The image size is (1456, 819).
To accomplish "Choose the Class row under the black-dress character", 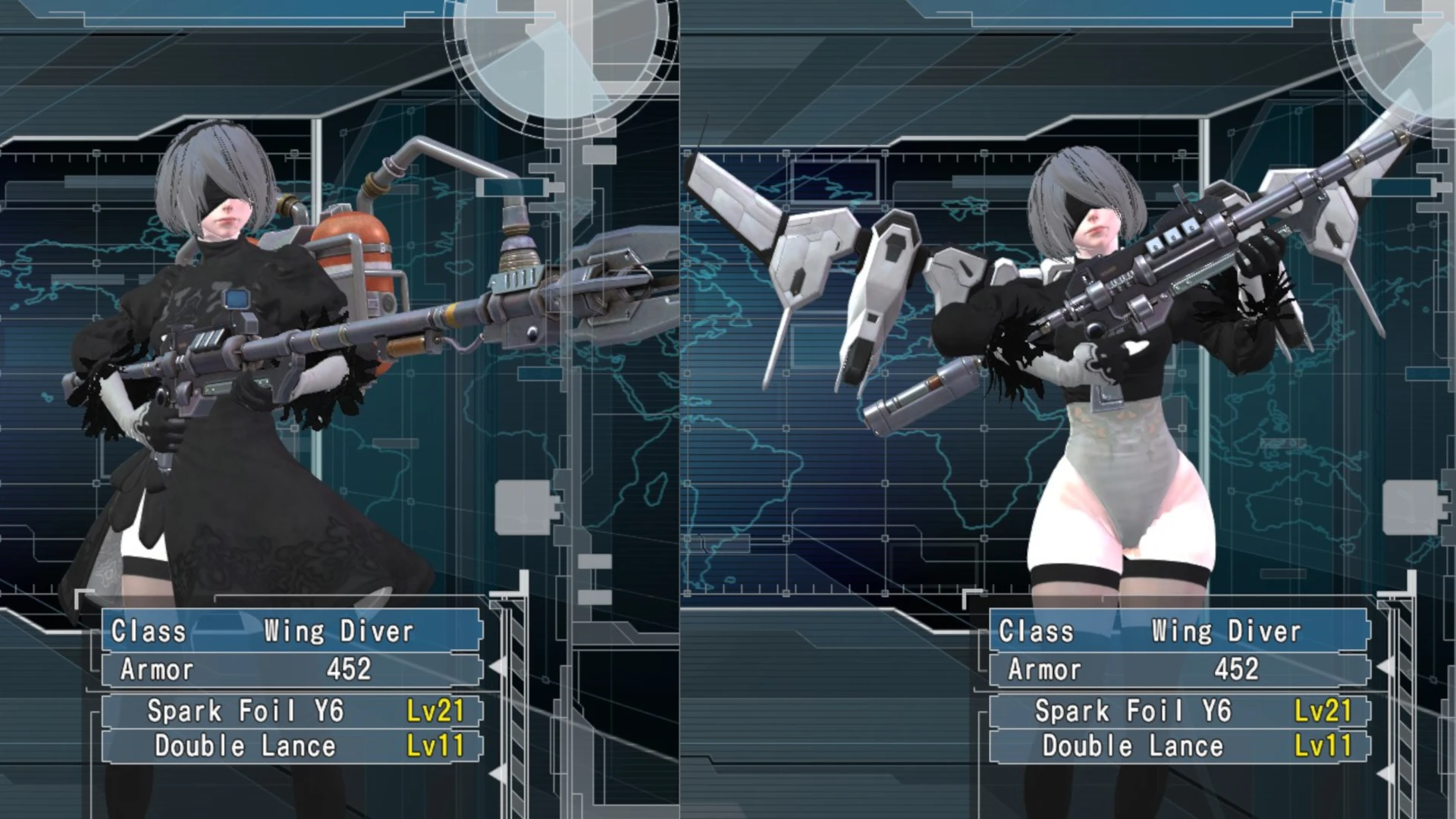I will click(x=292, y=631).
